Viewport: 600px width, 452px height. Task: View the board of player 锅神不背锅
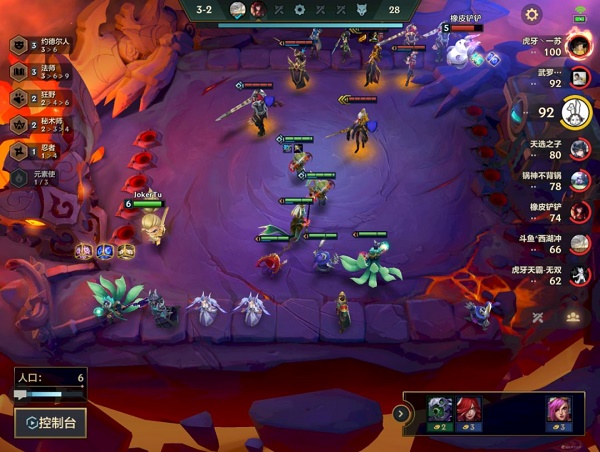pyautogui.click(x=579, y=181)
